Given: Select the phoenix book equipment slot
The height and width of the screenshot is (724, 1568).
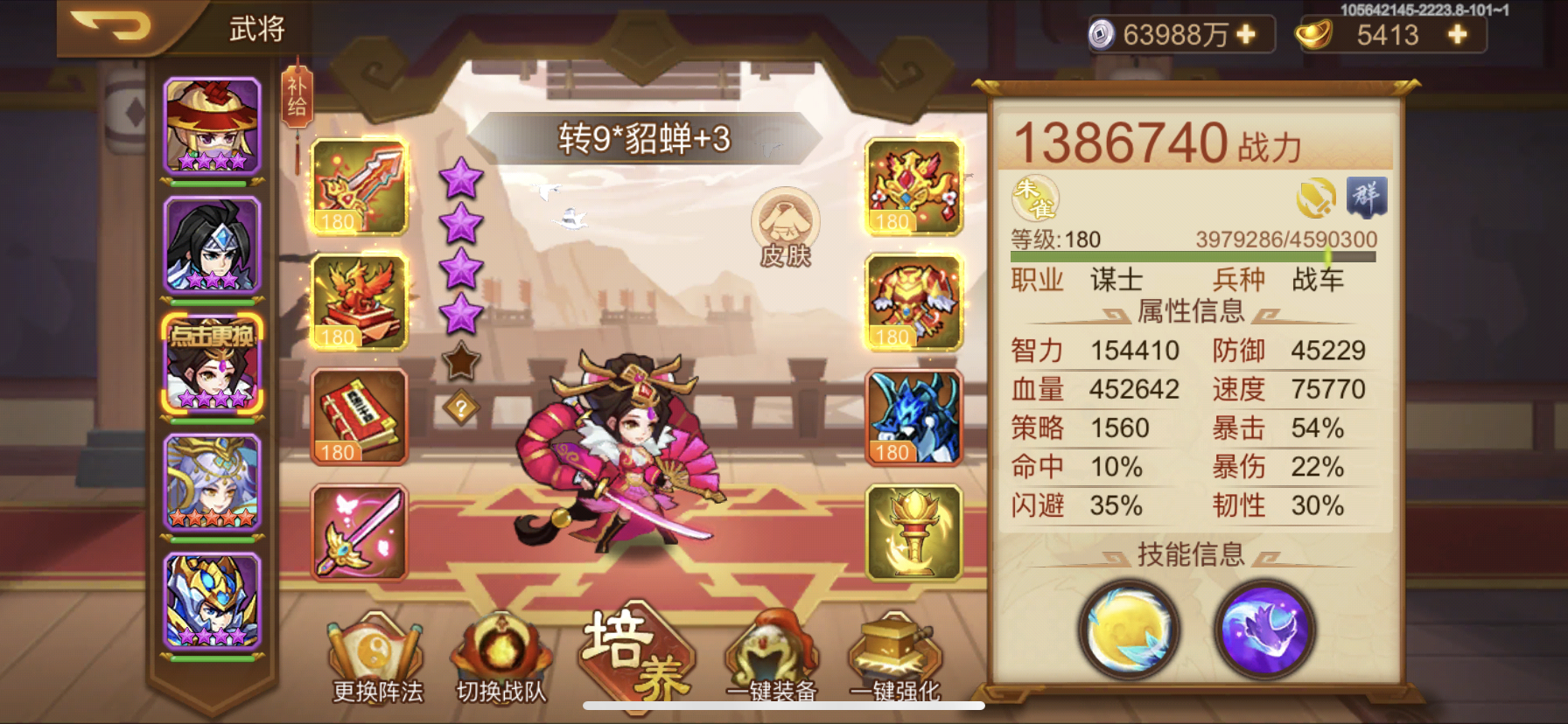Looking at the screenshot, I should pyautogui.click(x=360, y=303).
